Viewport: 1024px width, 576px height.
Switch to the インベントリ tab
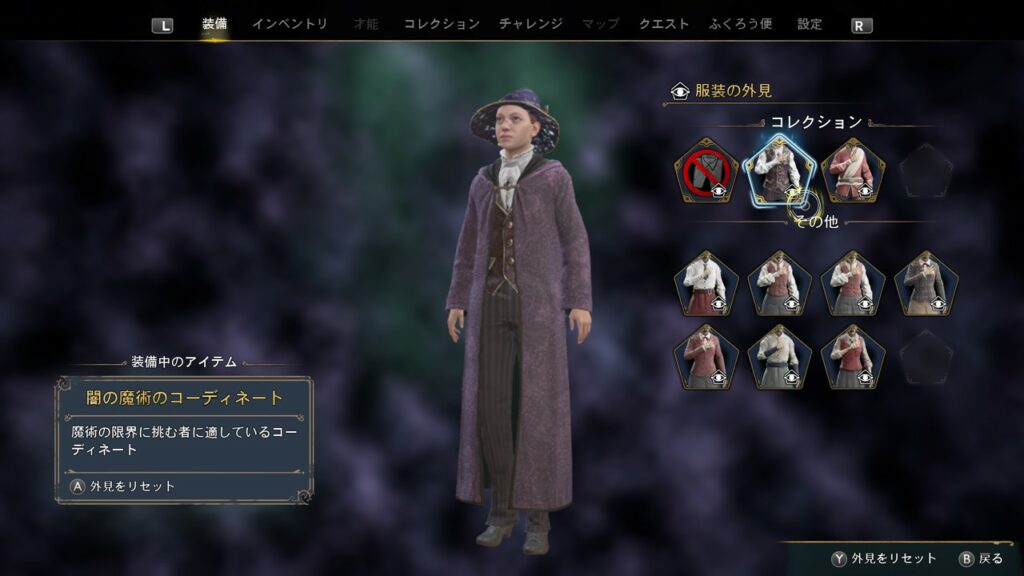289,24
